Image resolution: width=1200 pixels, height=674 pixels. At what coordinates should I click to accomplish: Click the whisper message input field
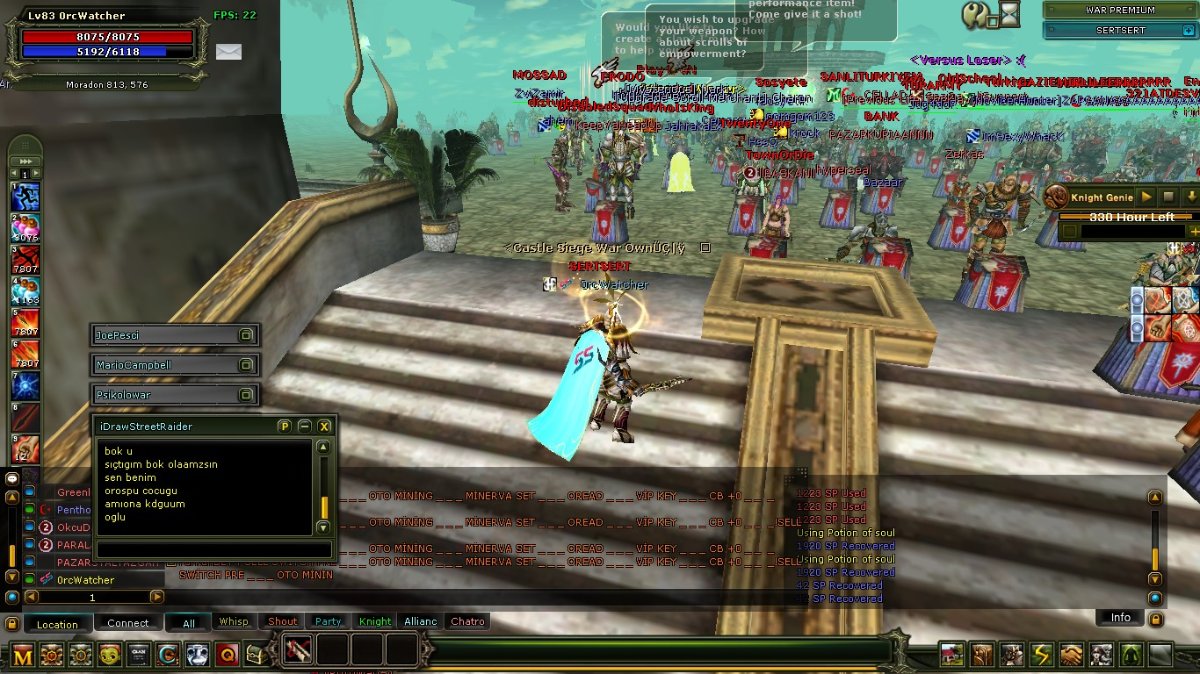(213, 550)
